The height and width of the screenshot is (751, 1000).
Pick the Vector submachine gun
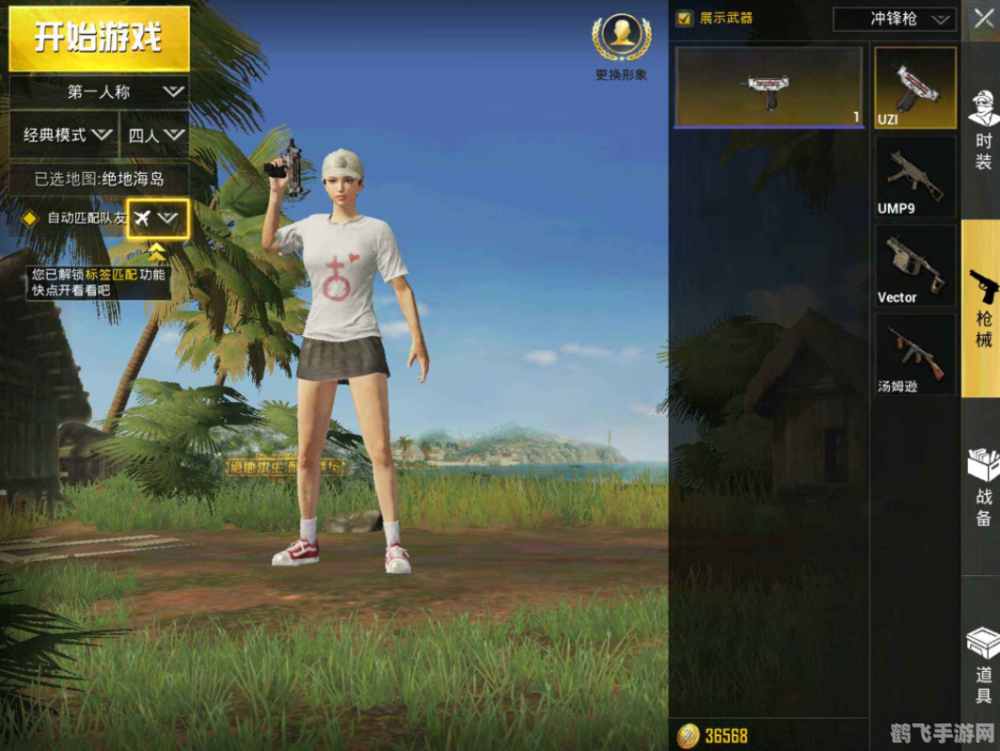(x=915, y=265)
